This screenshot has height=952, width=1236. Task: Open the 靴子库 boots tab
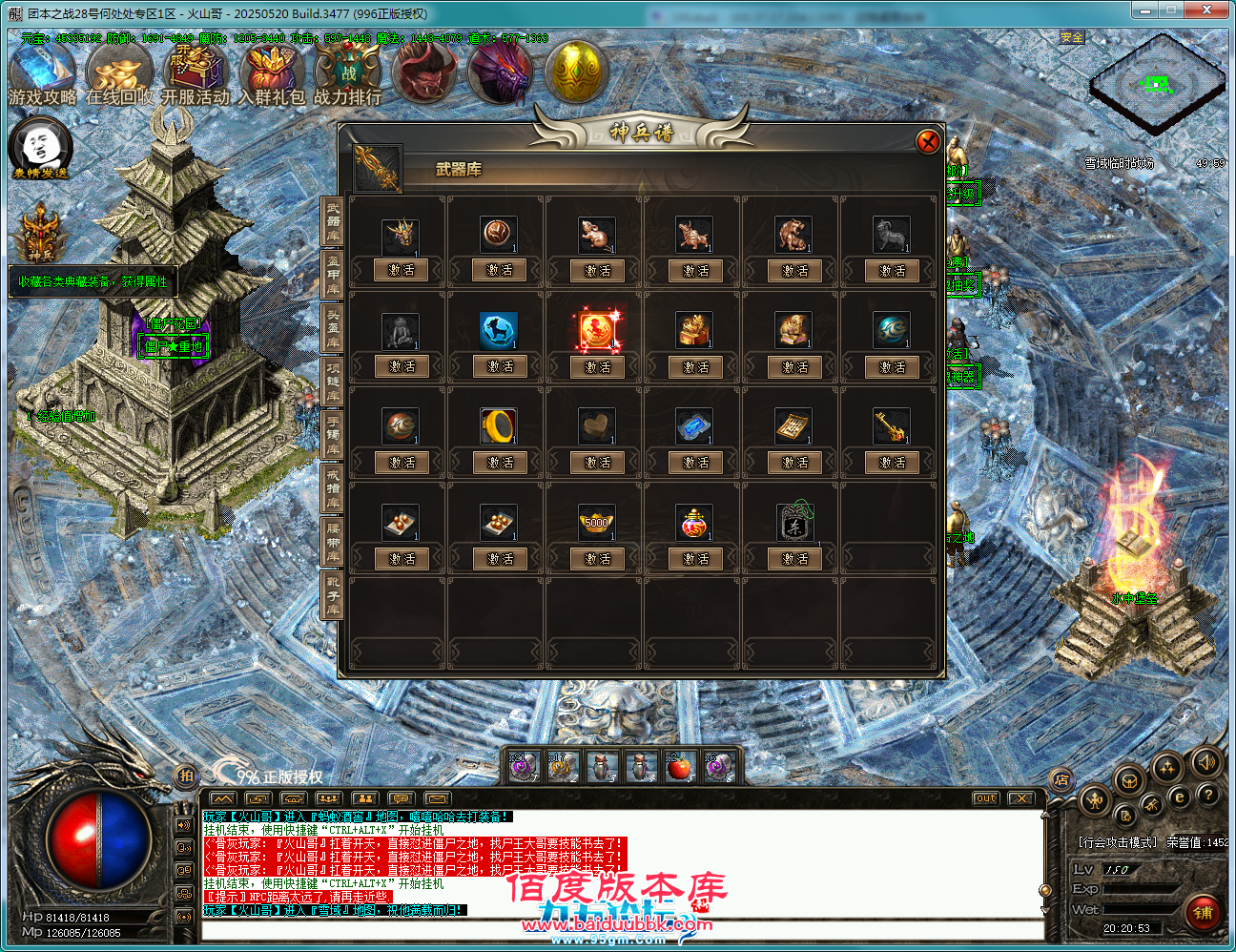[x=333, y=595]
